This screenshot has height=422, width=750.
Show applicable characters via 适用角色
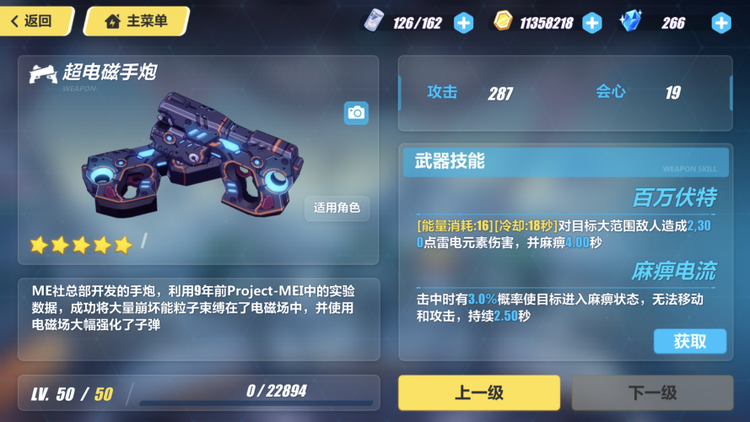tap(337, 208)
